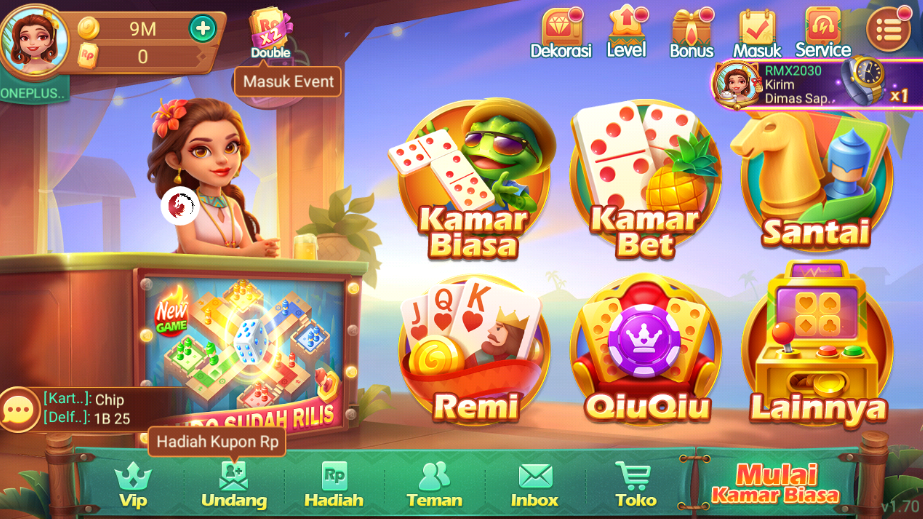This screenshot has height=519, width=923.
Task: Add coins with the green plus button
Action: click(x=203, y=28)
